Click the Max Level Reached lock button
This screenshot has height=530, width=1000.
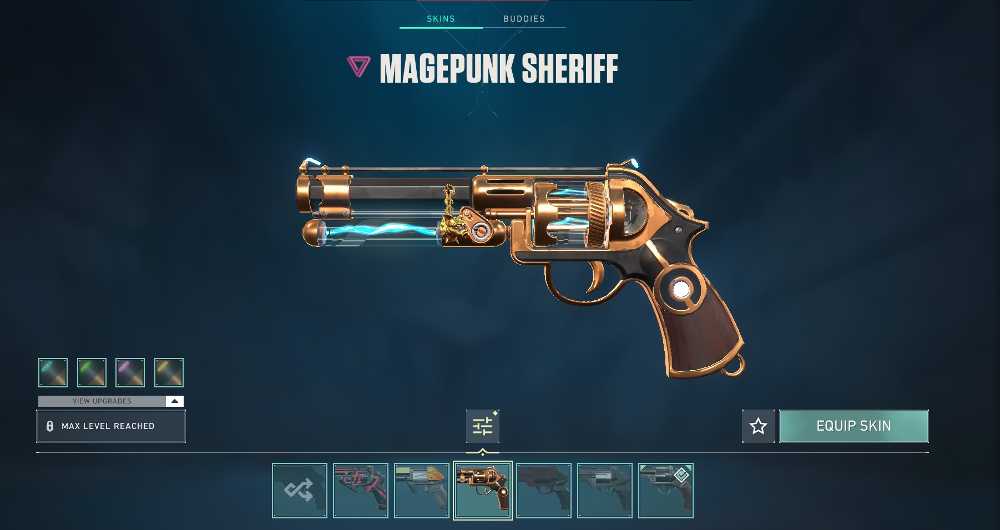click(110, 426)
